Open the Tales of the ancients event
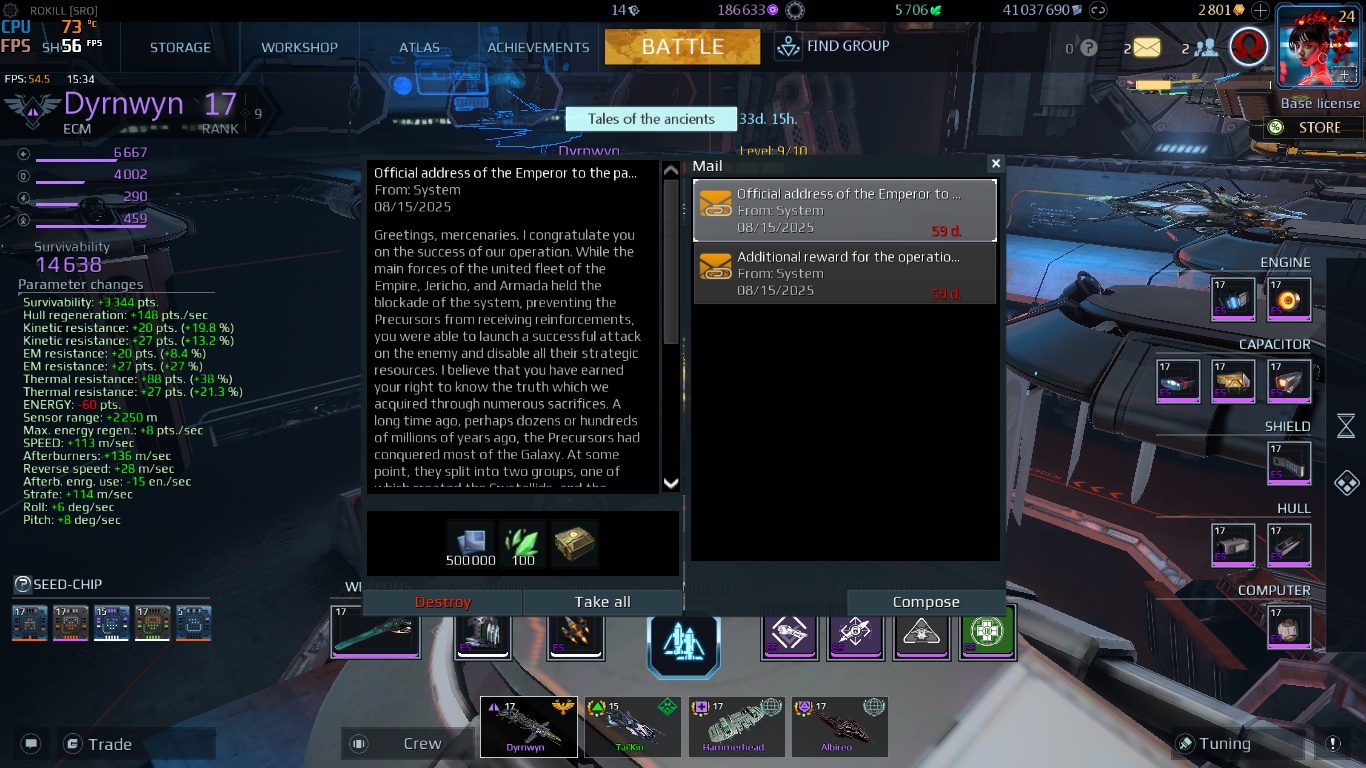 (x=650, y=119)
